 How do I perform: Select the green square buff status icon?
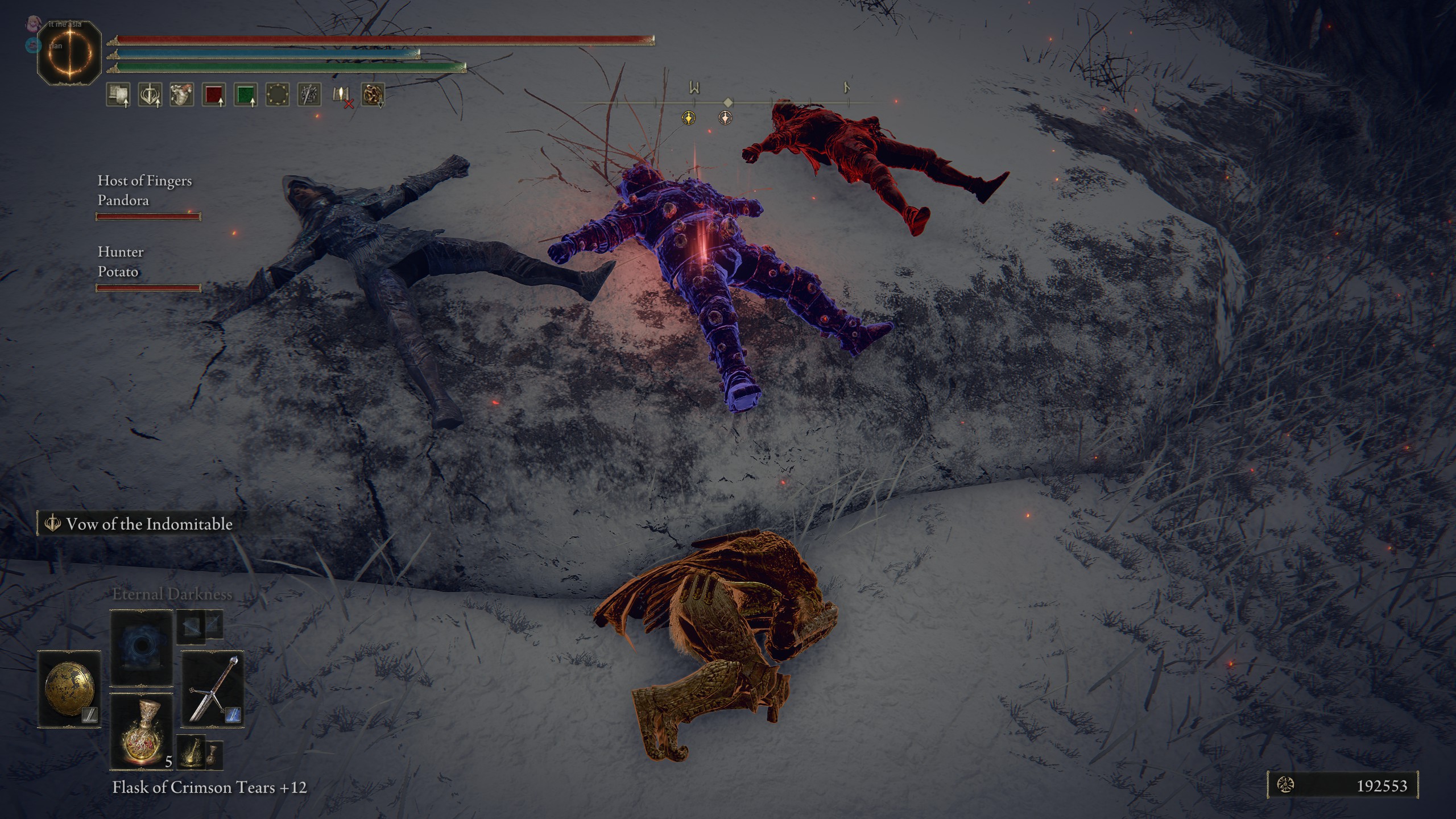pyautogui.click(x=245, y=95)
